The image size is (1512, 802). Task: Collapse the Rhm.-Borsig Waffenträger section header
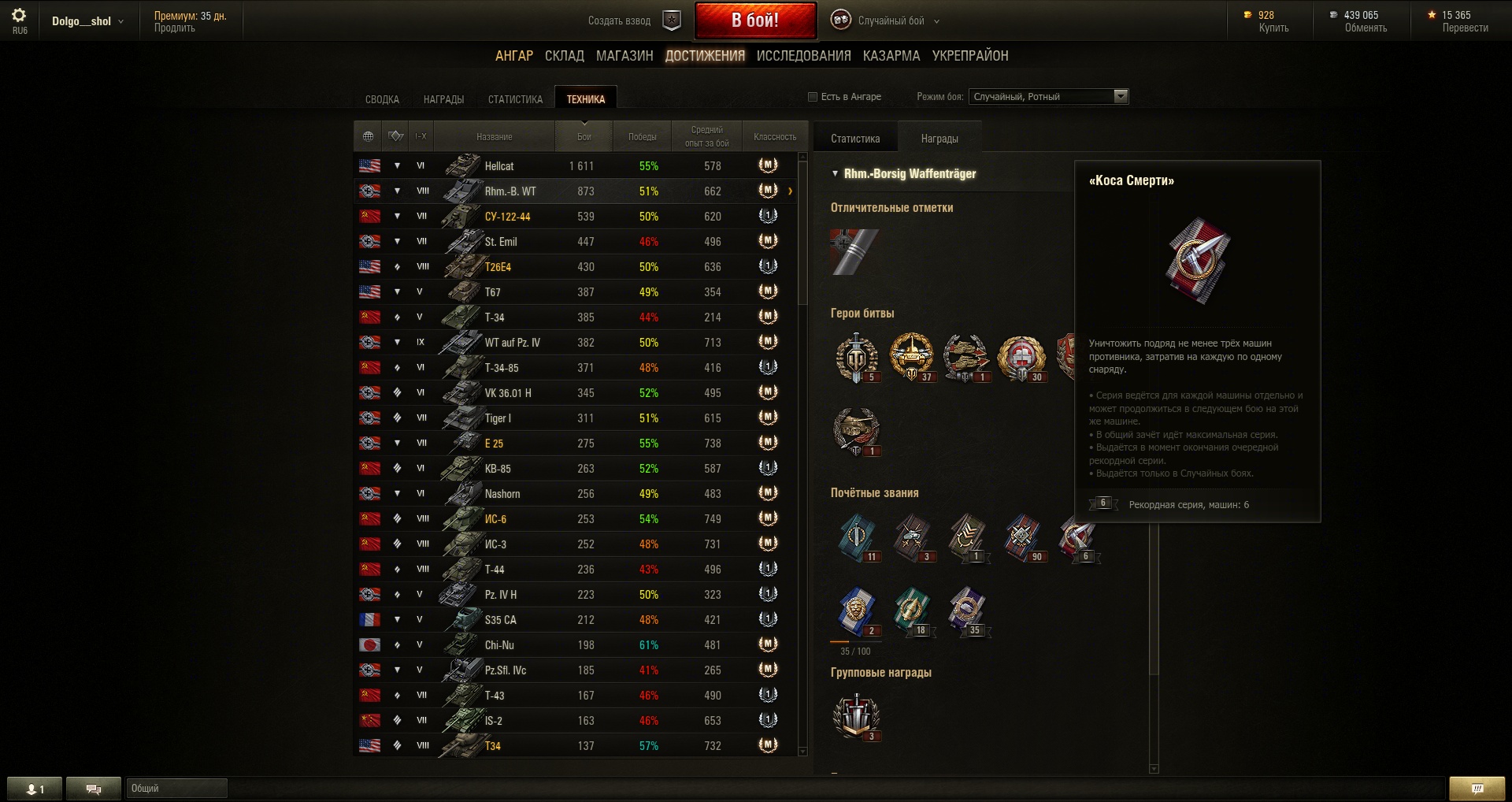click(835, 173)
